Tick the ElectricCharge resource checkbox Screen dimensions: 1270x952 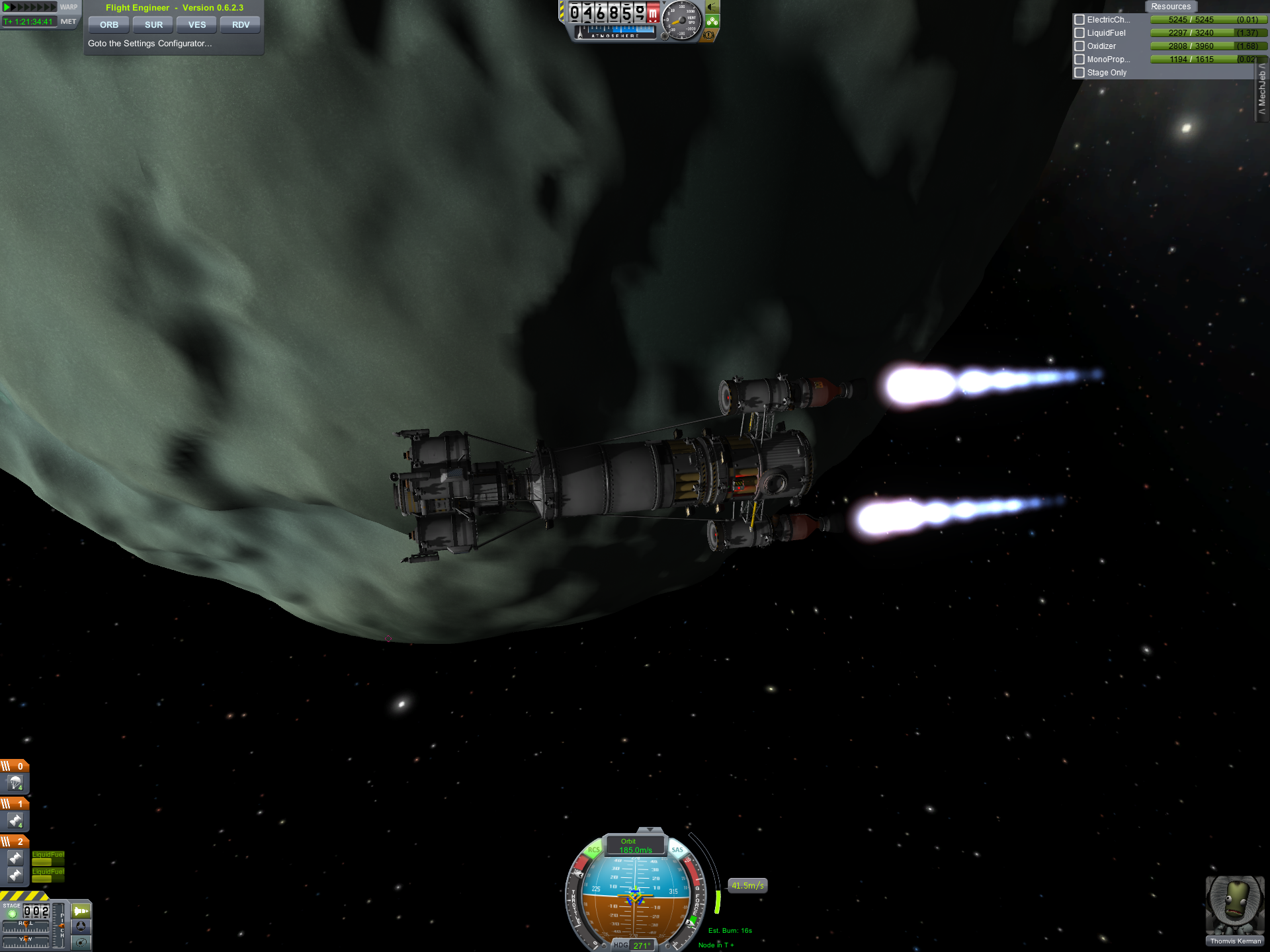tap(1079, 20)
